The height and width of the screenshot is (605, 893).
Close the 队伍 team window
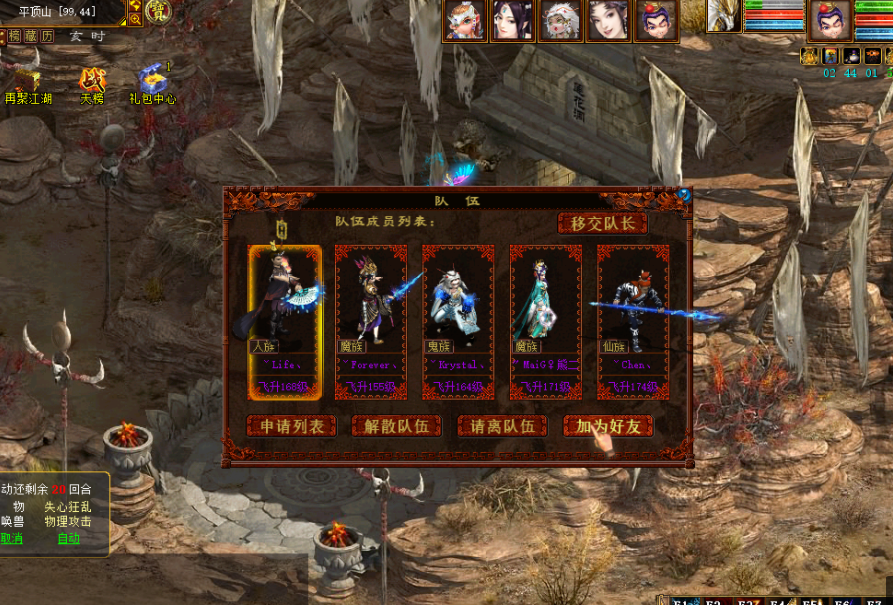tap(684, 195)
